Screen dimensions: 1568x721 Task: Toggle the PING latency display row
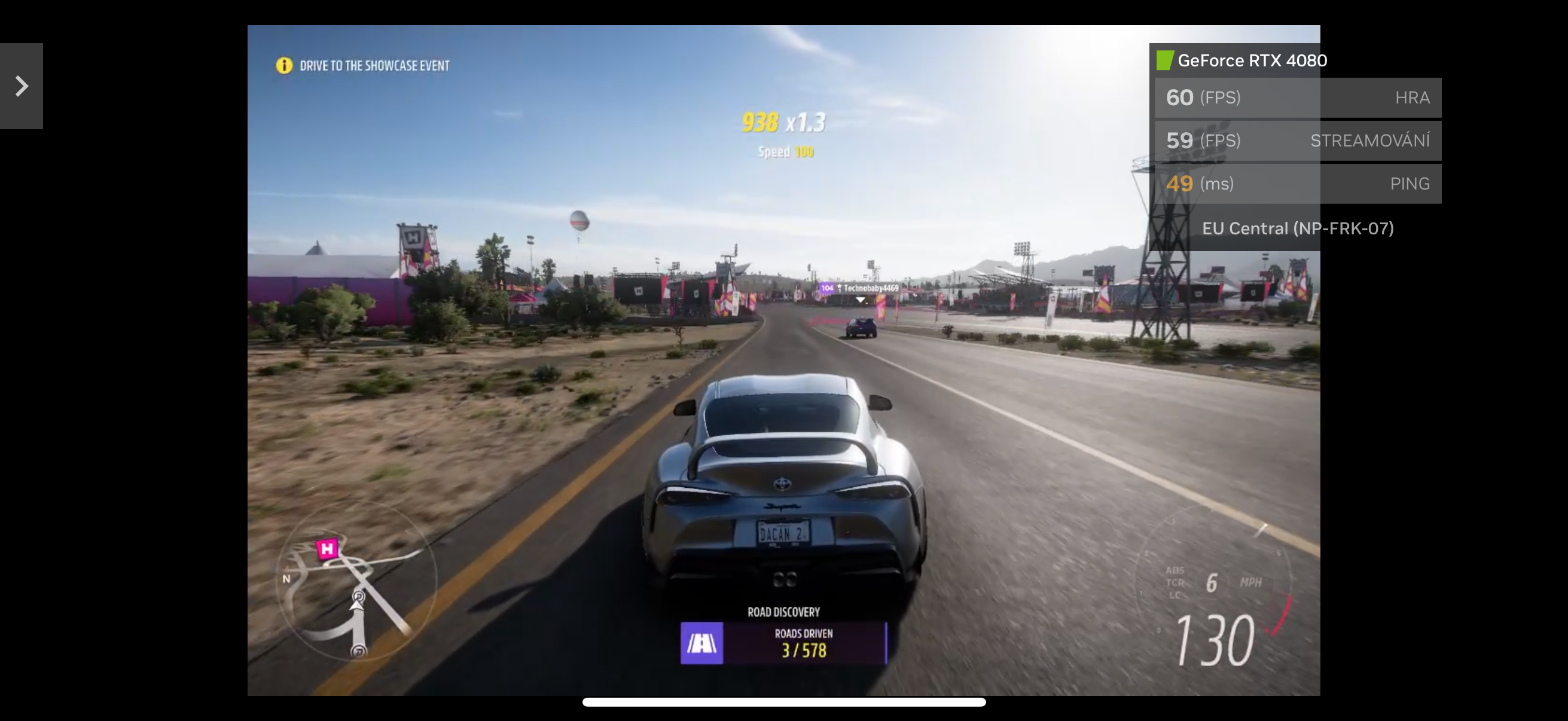pos(1298,184)
